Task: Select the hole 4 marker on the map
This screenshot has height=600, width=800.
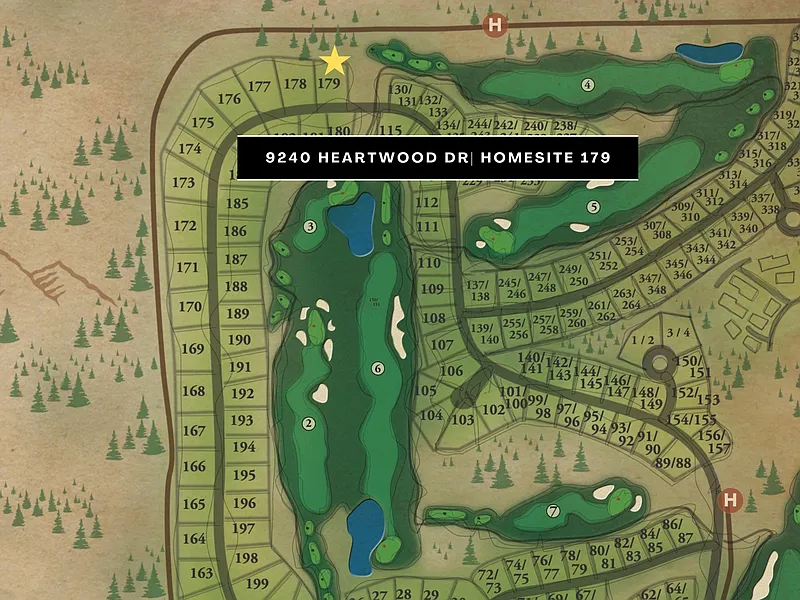Action: 587,85
